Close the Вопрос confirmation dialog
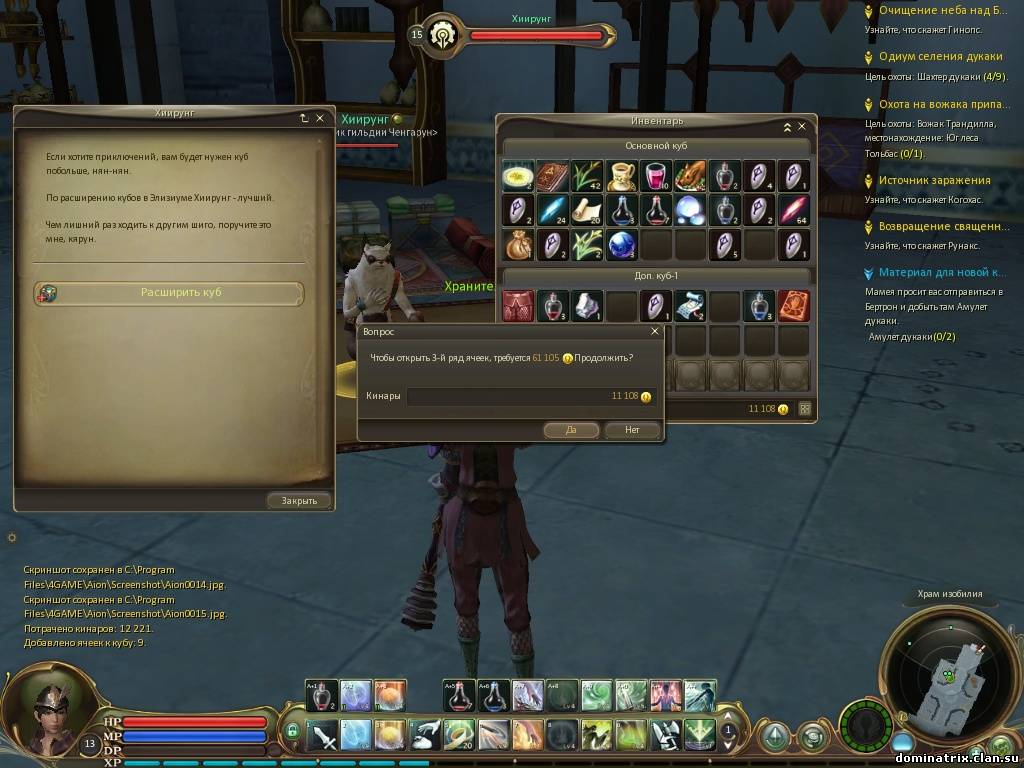Screen dimensions: 1024x768 click(x=655, y=331)
